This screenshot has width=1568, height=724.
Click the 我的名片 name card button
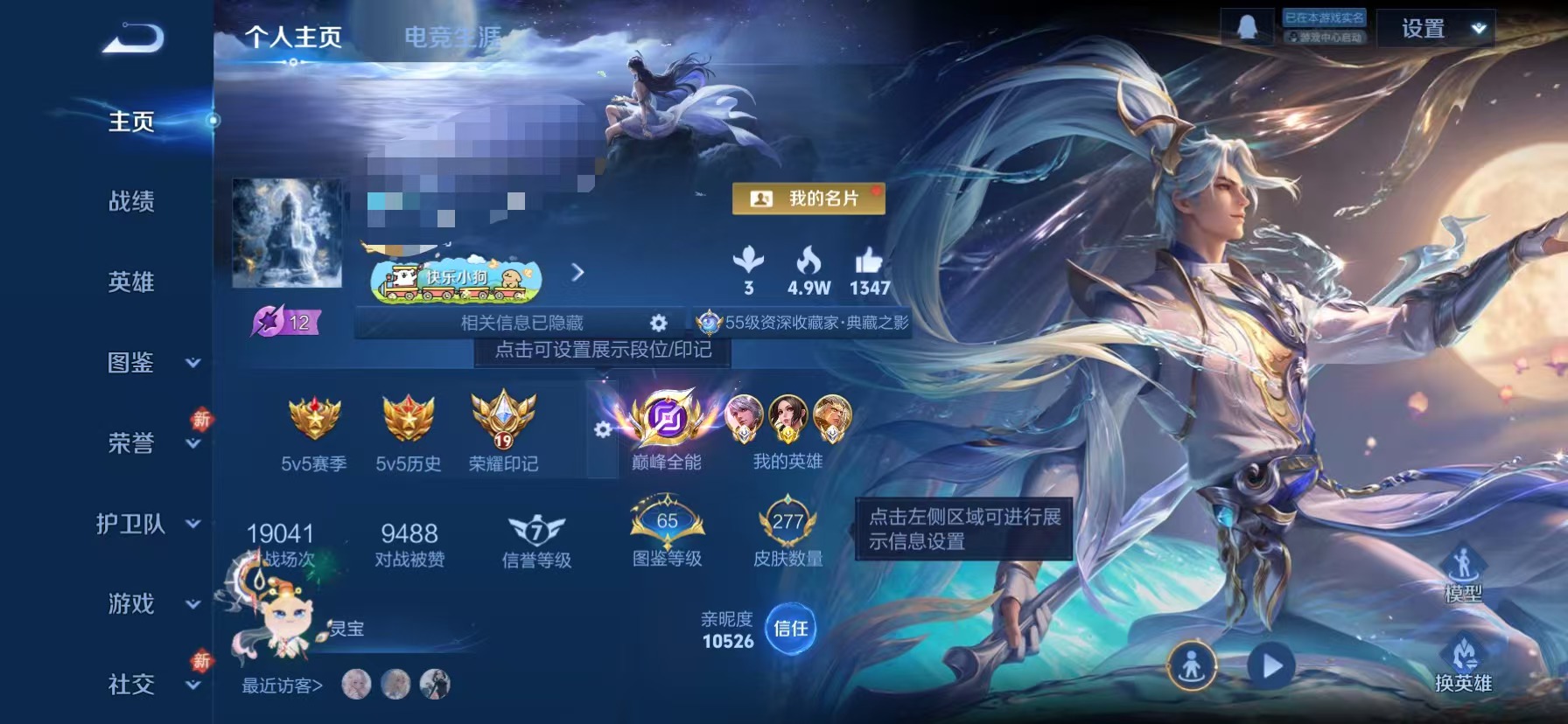point(808,198)
